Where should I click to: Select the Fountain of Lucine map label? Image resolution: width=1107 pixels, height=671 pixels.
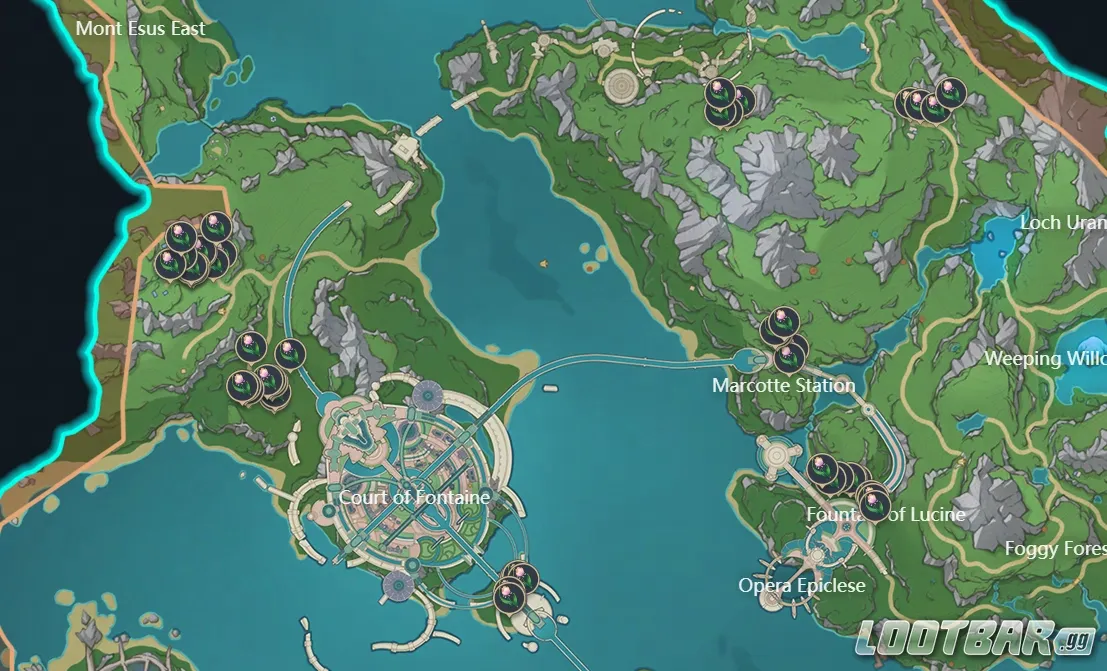[886, 514]
